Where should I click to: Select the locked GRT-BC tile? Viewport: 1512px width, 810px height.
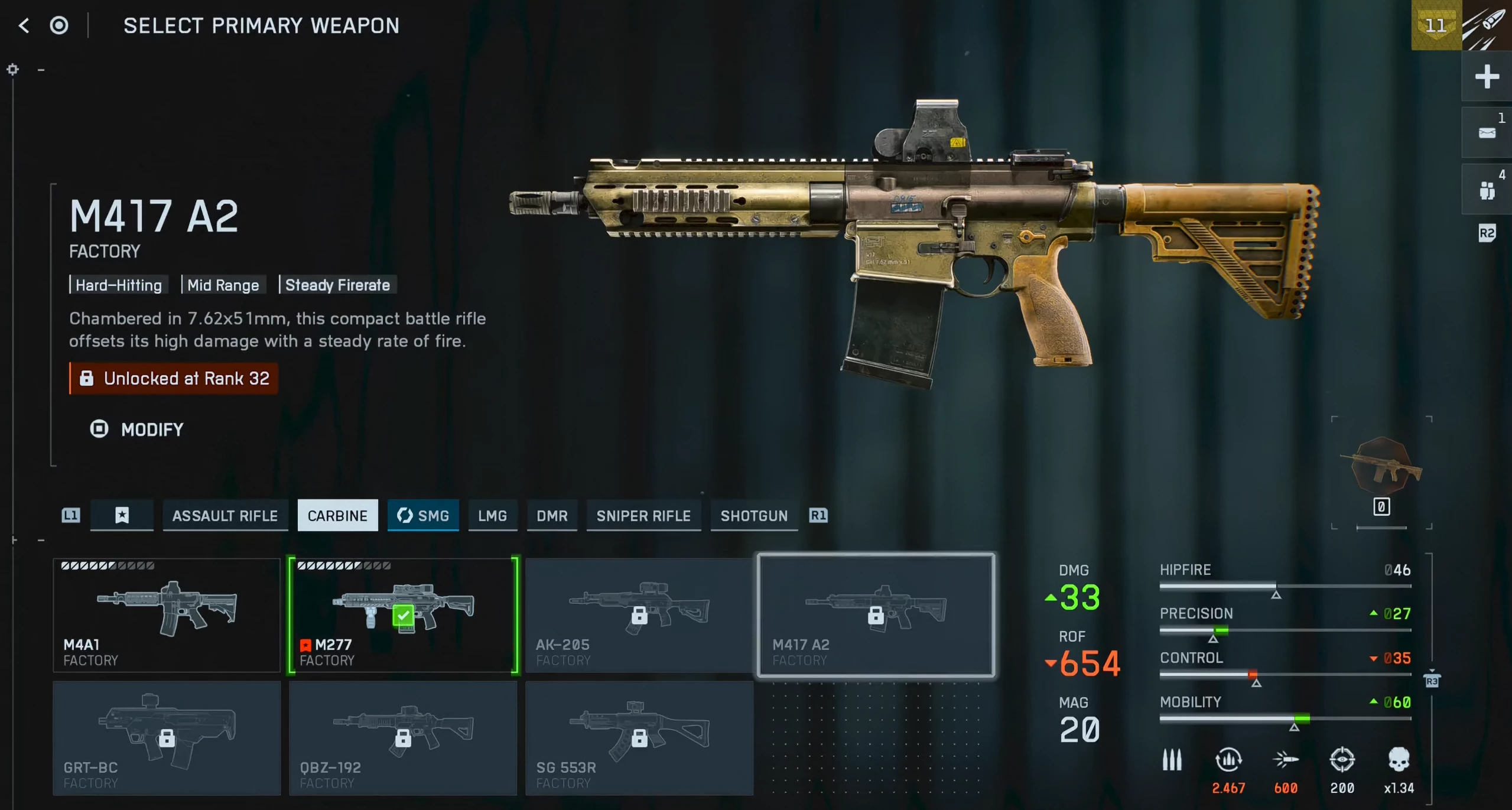pyautogui.click(x=167, y=738)
